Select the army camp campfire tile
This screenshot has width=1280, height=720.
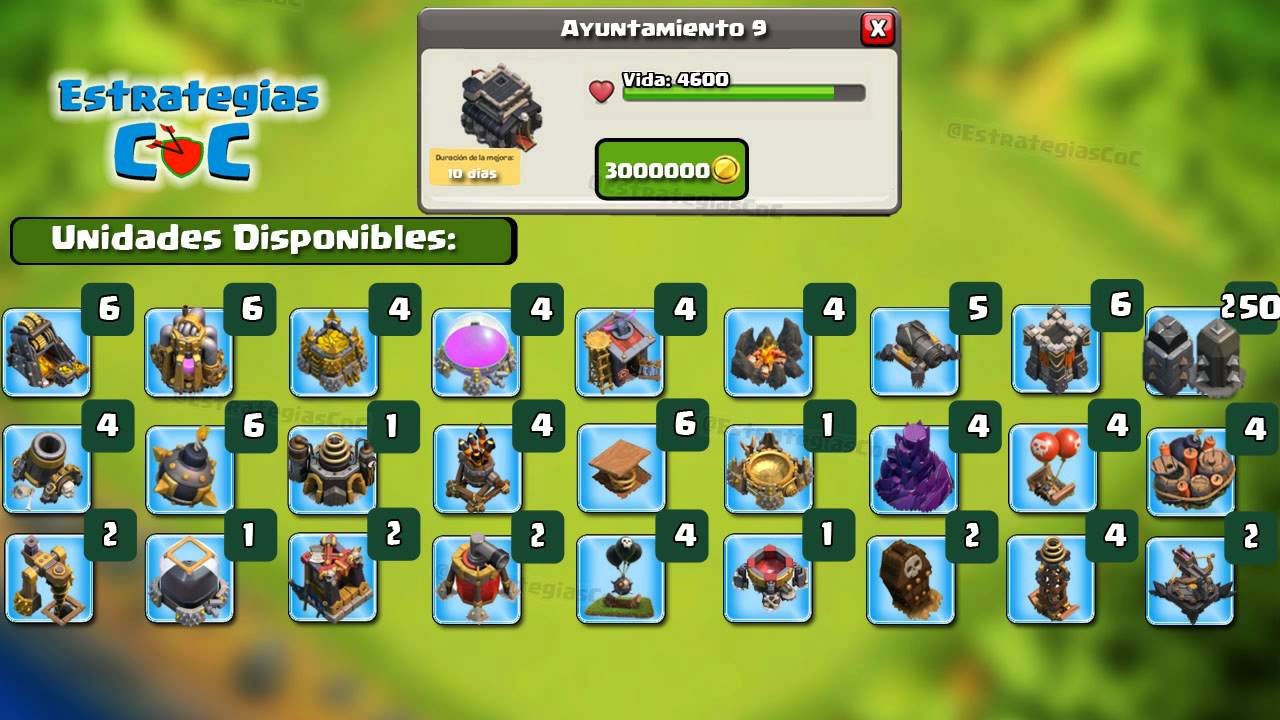pos(768,352)
